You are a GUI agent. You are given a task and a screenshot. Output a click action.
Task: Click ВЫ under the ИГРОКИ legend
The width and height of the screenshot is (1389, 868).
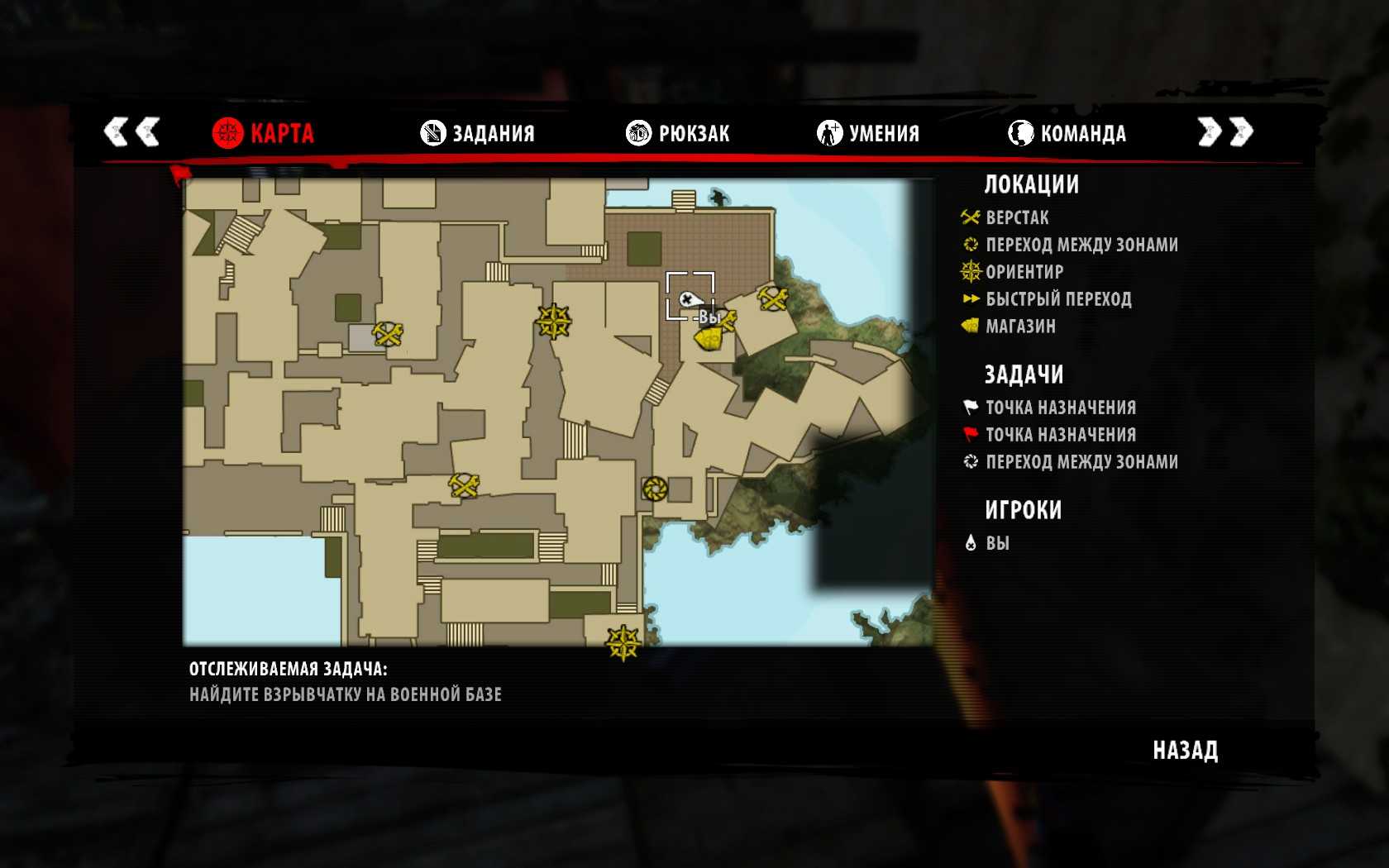(x=997, y=543)
